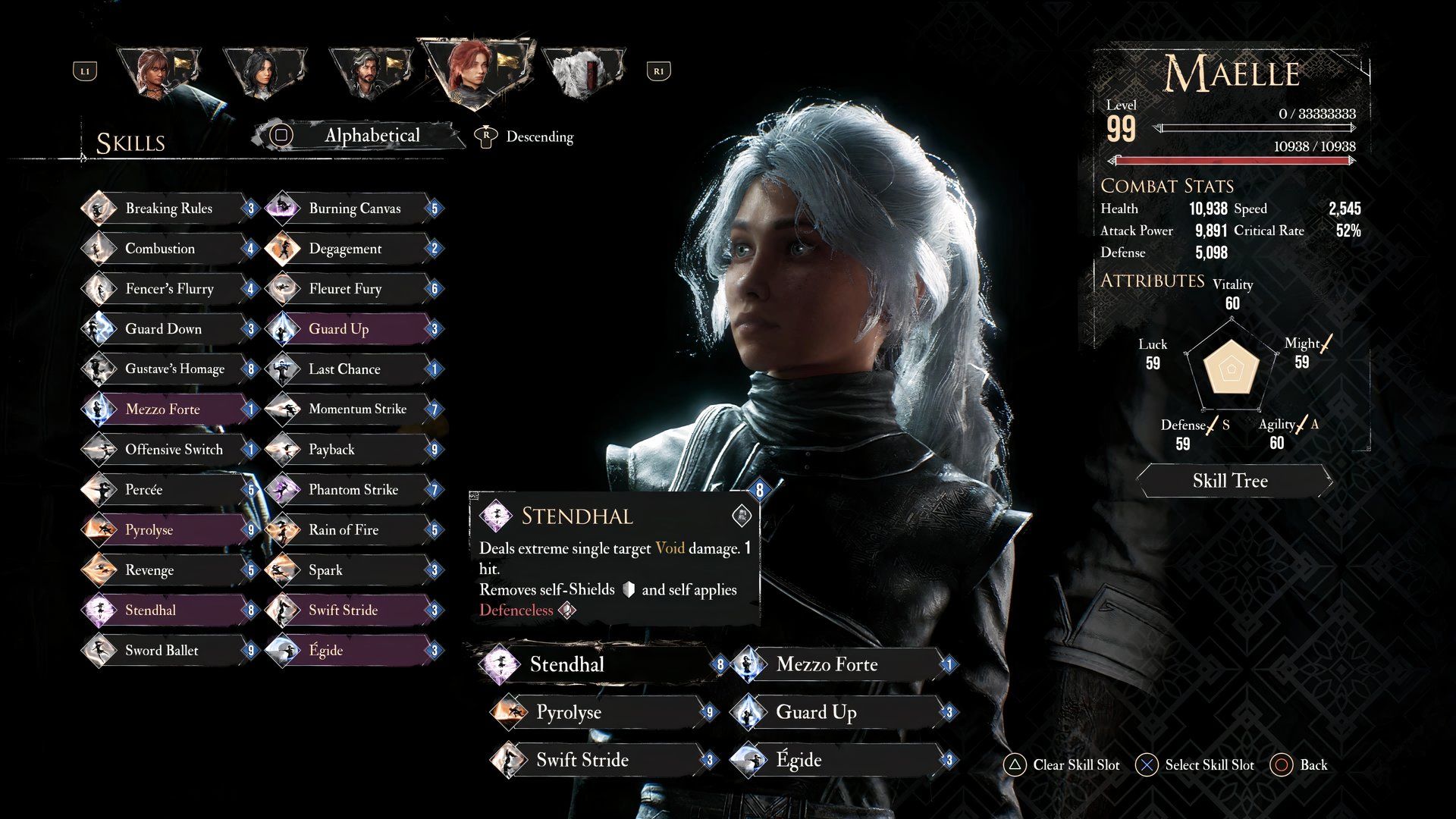Select the Sword Ballet skill
This screenshot has height=819, width=1456.
point(162,651)
